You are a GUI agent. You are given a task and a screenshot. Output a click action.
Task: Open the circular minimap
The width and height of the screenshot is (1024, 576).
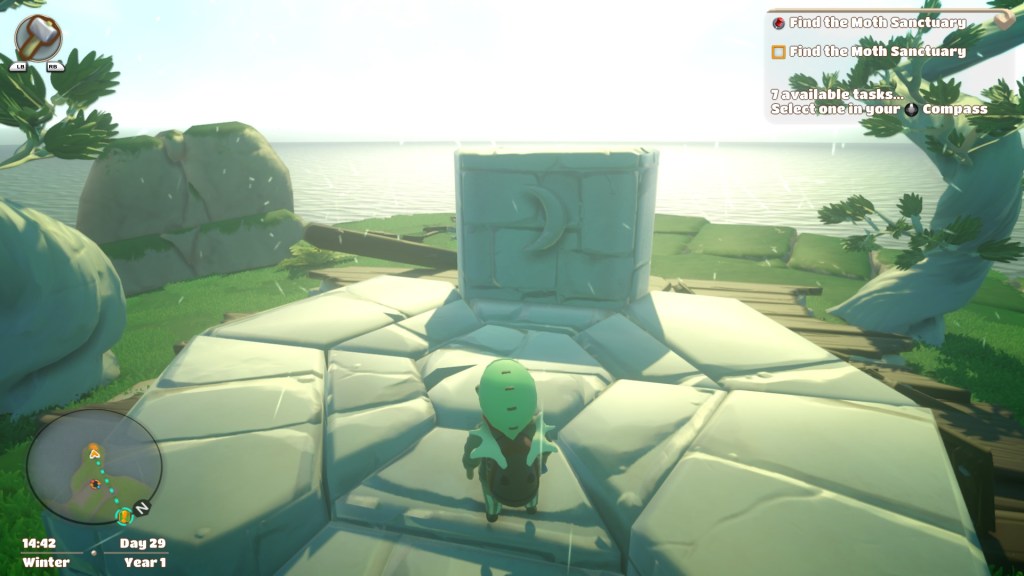93,467
